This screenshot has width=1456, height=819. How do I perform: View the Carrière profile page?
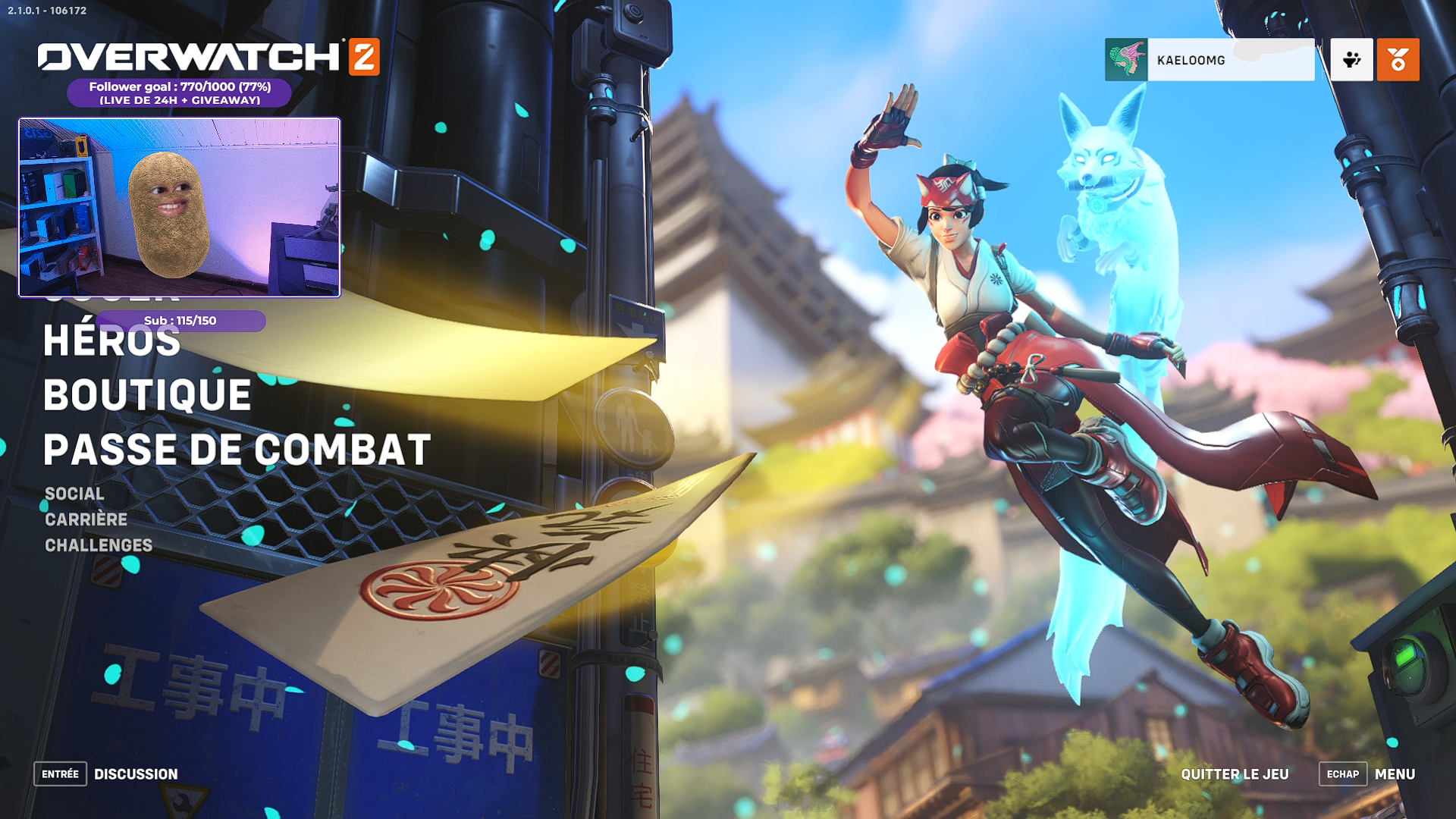[86, 519]
